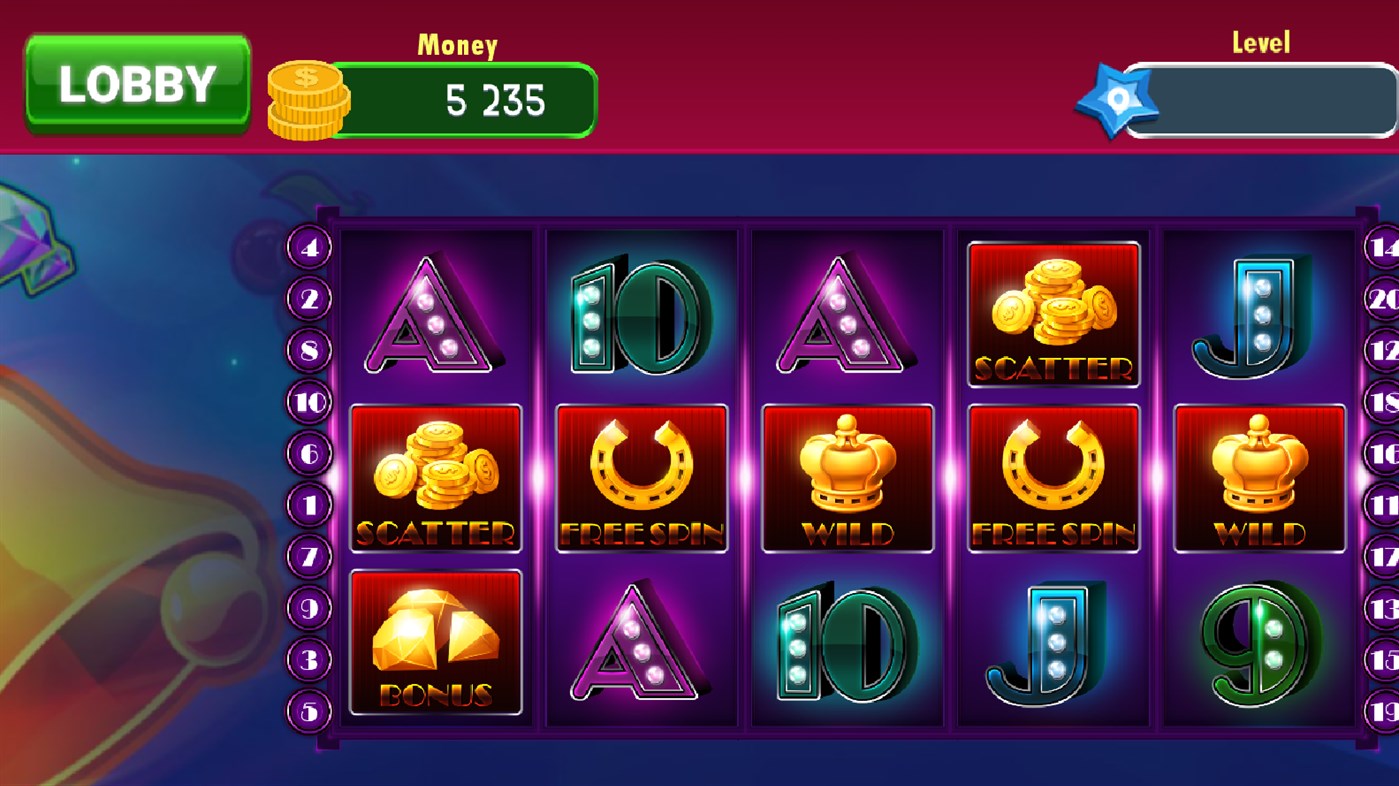Select the gold coin stack beside Money
The image size is (1399, 786).
305,97
